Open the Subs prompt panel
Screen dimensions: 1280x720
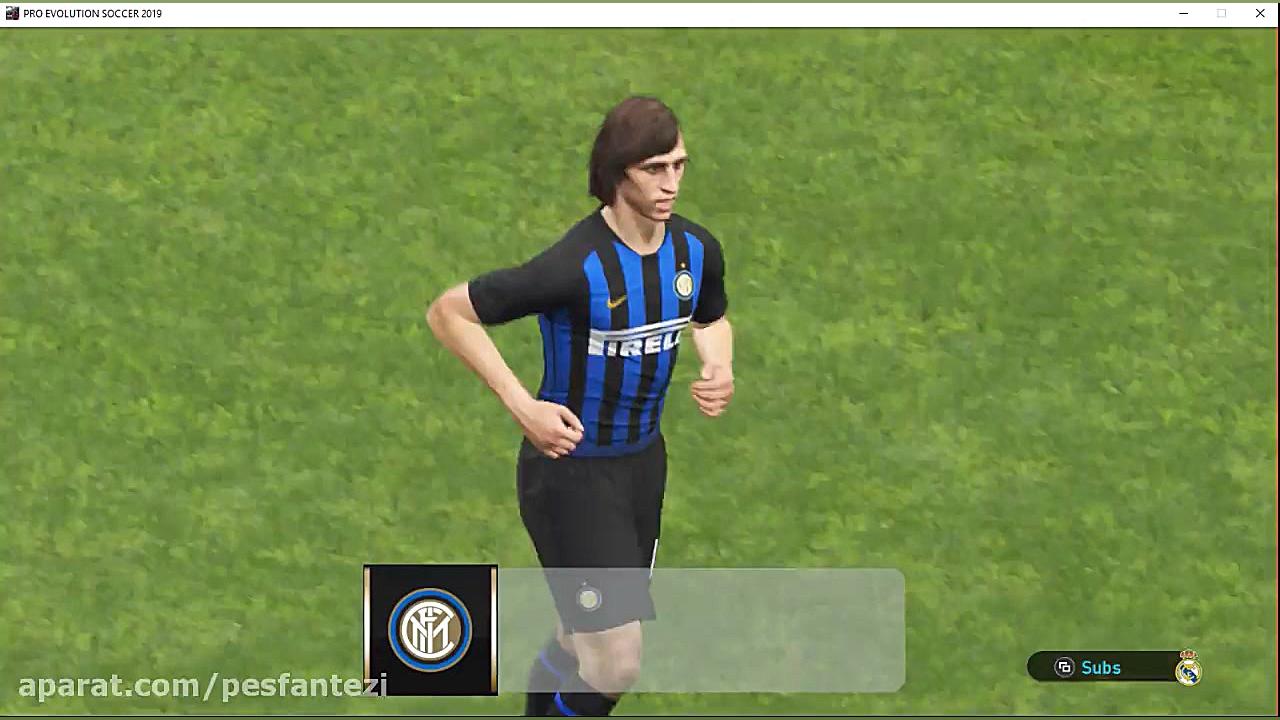coord(1090,667)
